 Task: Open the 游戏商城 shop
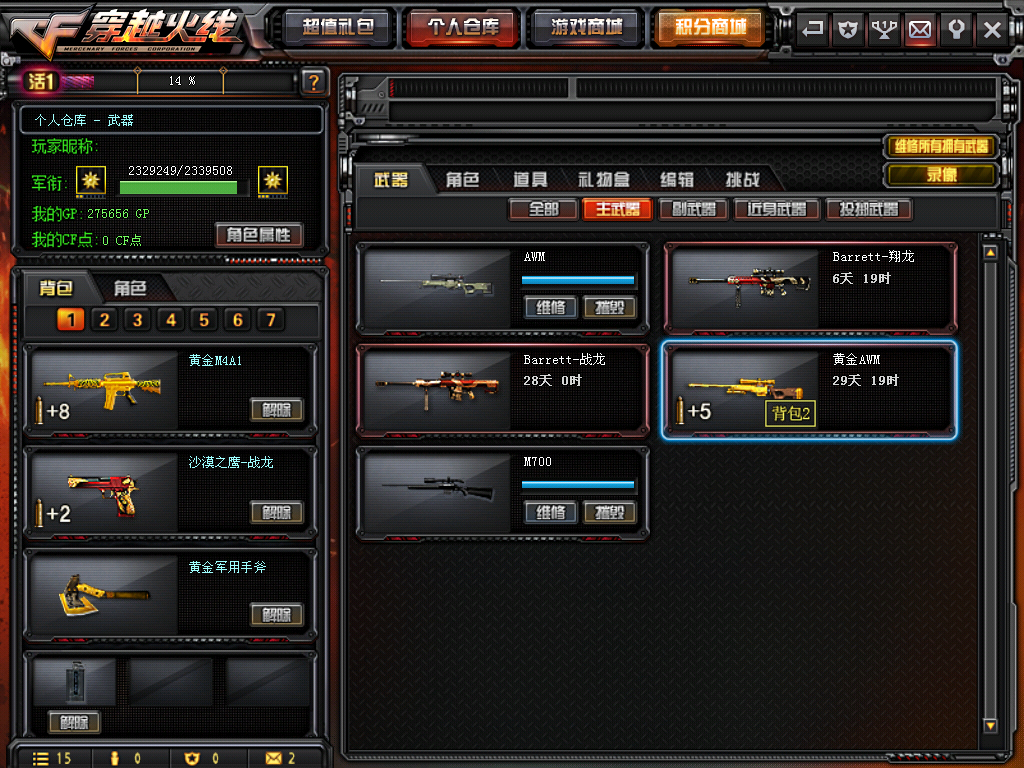[587, 27]
